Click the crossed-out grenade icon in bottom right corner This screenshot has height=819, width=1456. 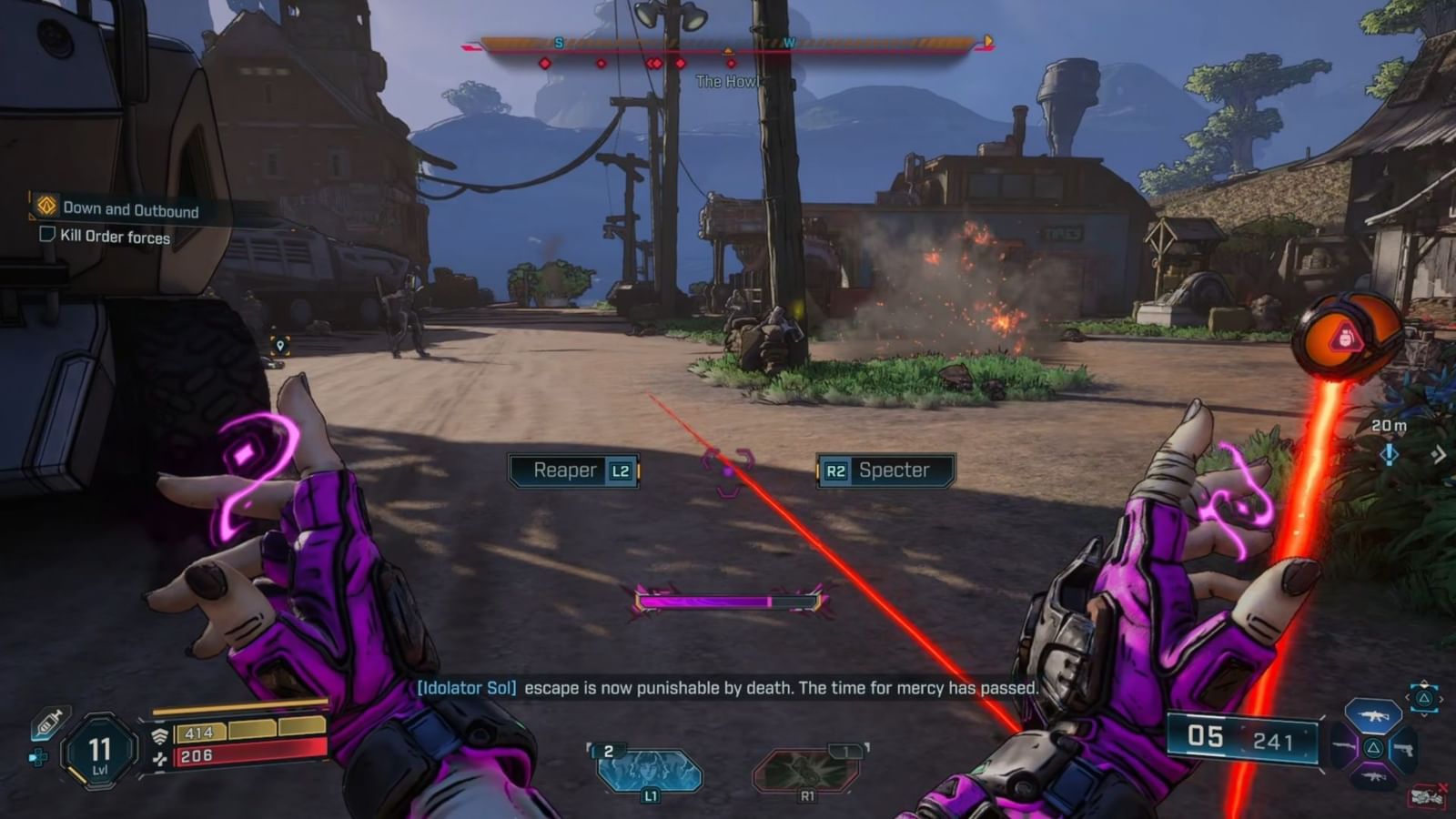(x=1427, y=794)
